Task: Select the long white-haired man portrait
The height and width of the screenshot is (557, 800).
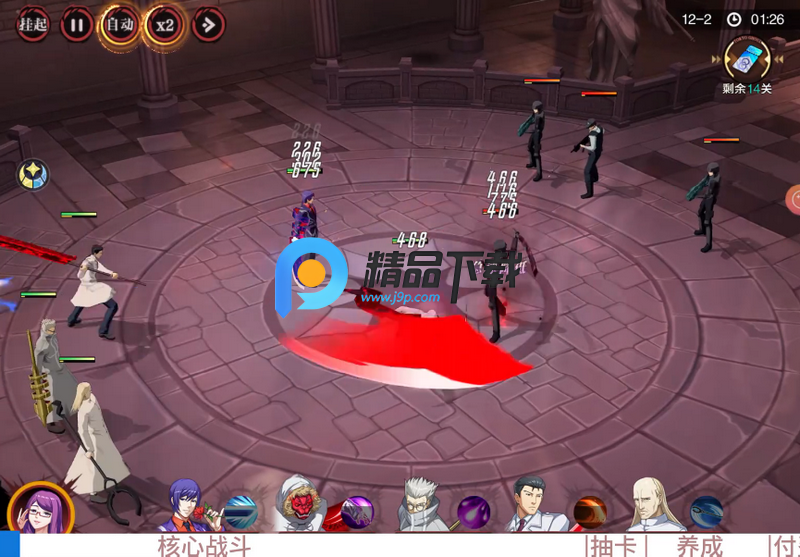Action: pos(655,506)
